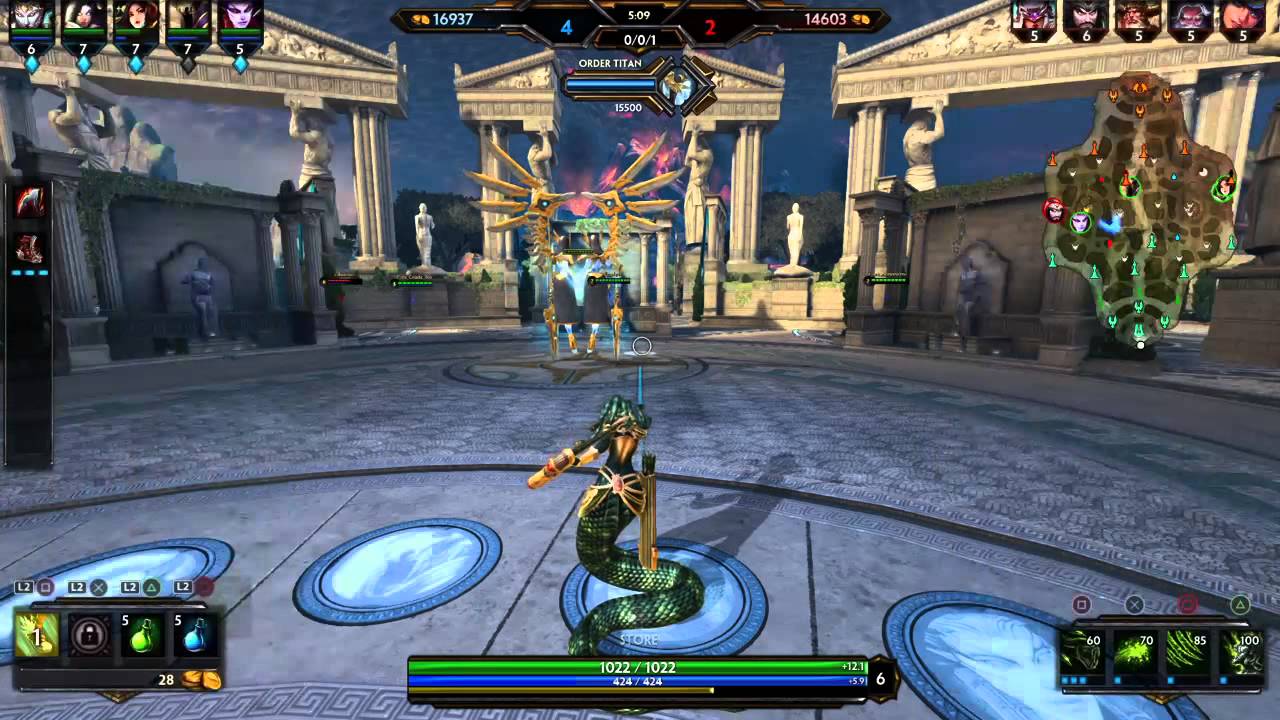Activate the snake head ability costing 60
This screenshot has height=720, width=1280.
1082,652
